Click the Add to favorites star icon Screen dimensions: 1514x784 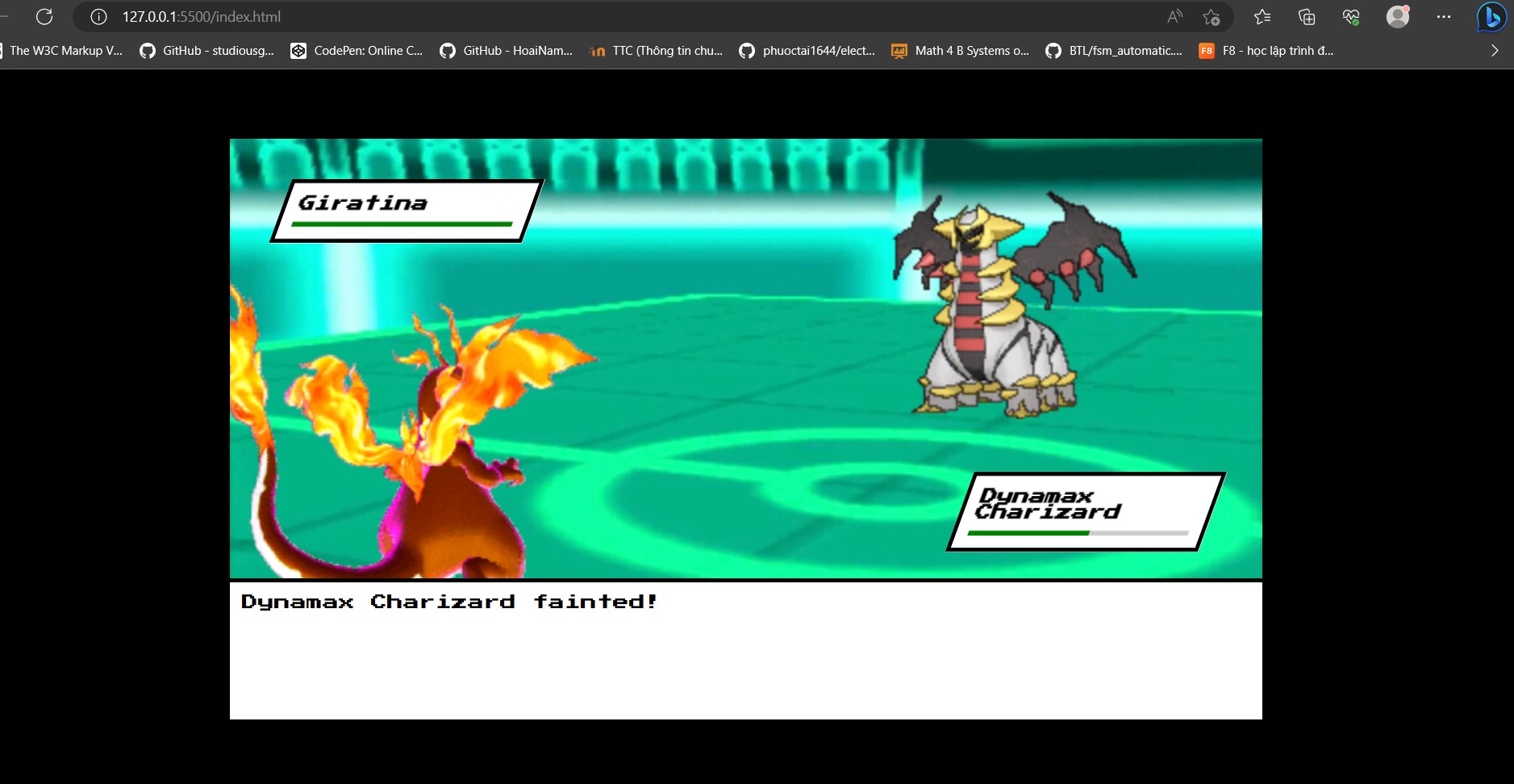coord(1213,17)
